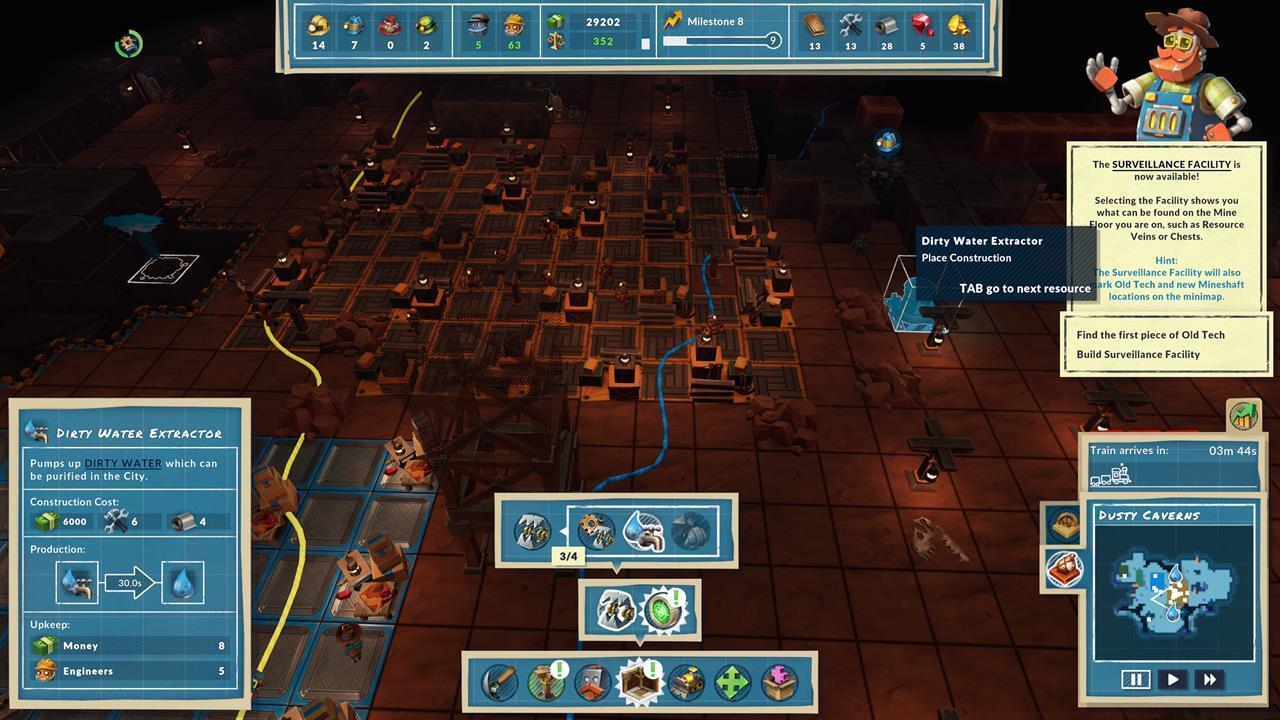Set game speed to normal play
Image resolution: width=1280 pixels, height=720 pixels.
point(1173,679)
